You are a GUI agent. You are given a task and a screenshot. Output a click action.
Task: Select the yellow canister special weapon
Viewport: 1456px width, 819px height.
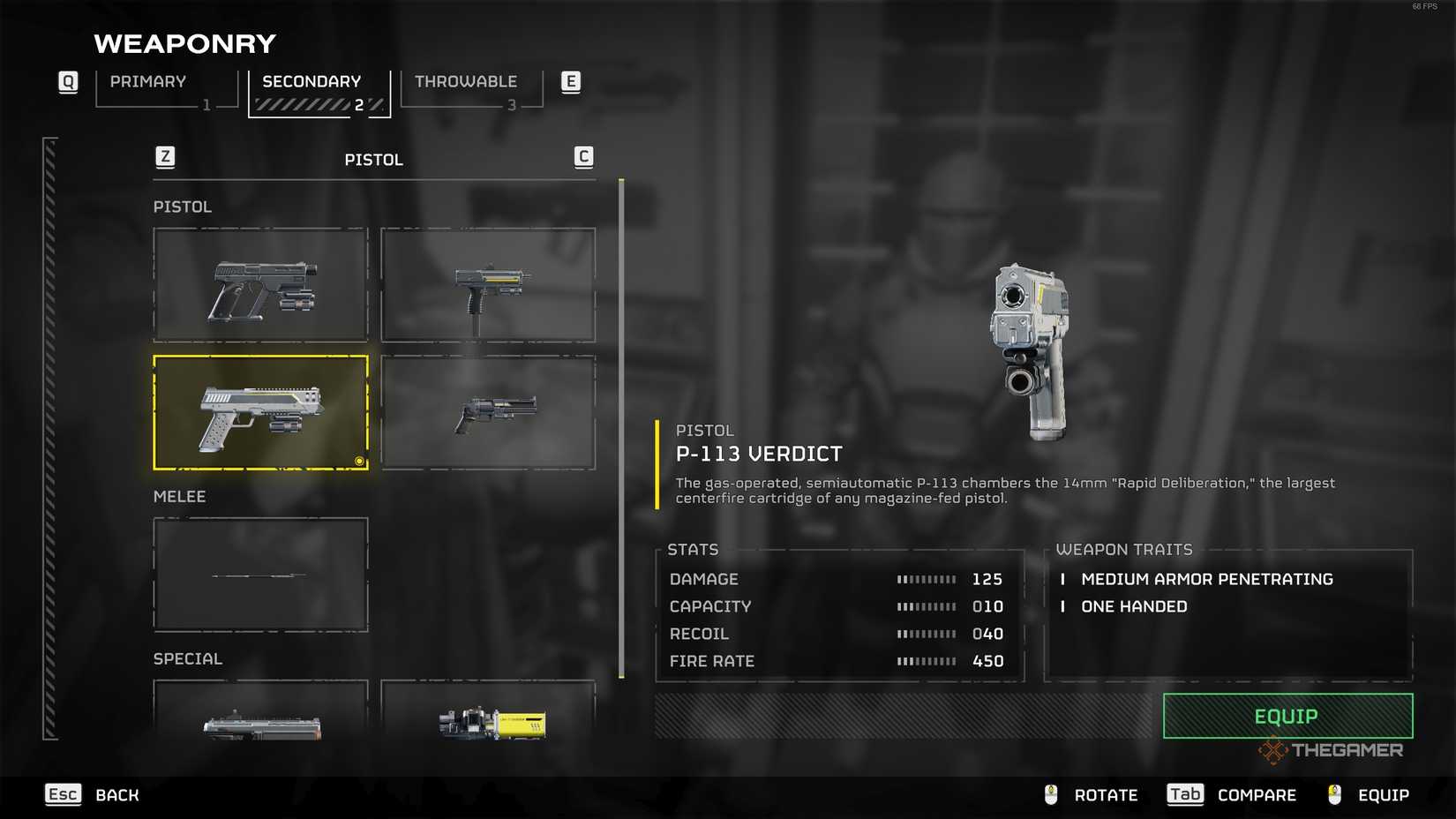coord(488,711)
